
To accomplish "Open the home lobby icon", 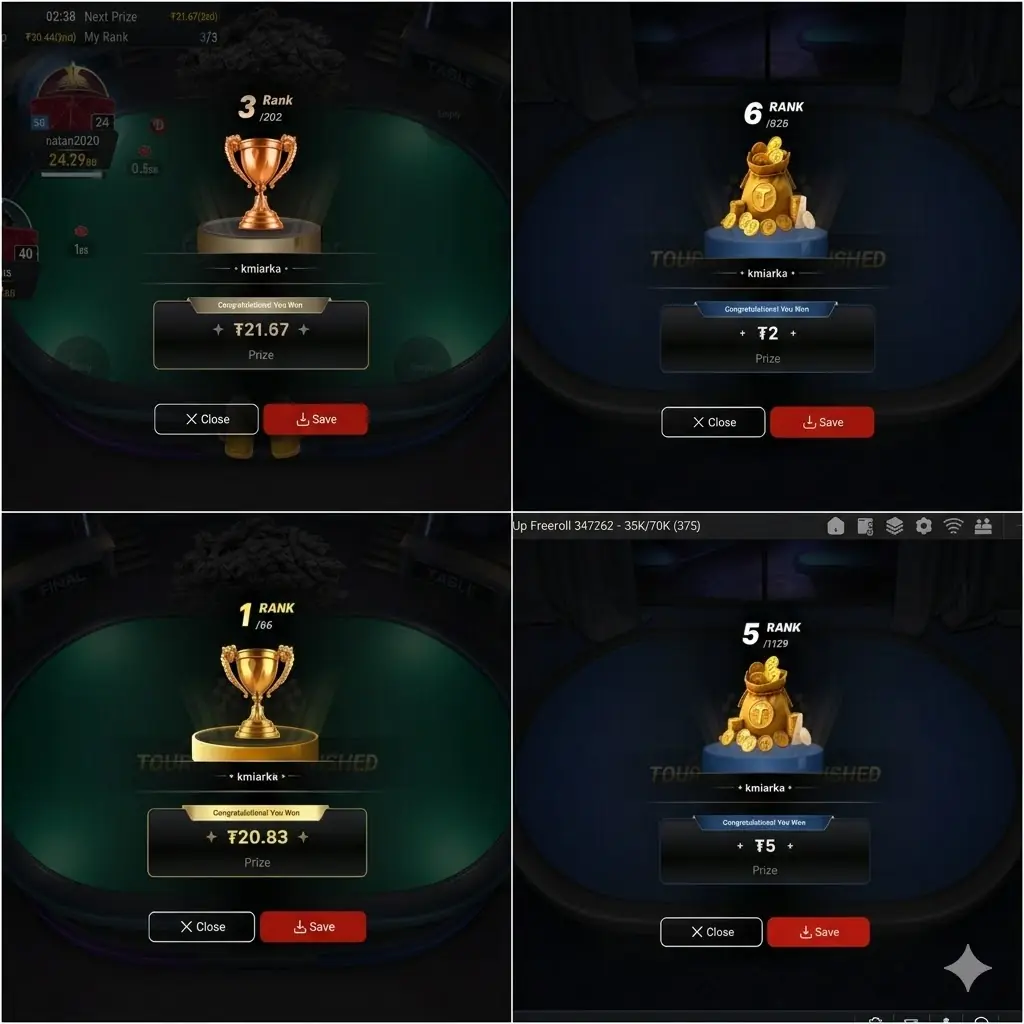I will [836, 526].
